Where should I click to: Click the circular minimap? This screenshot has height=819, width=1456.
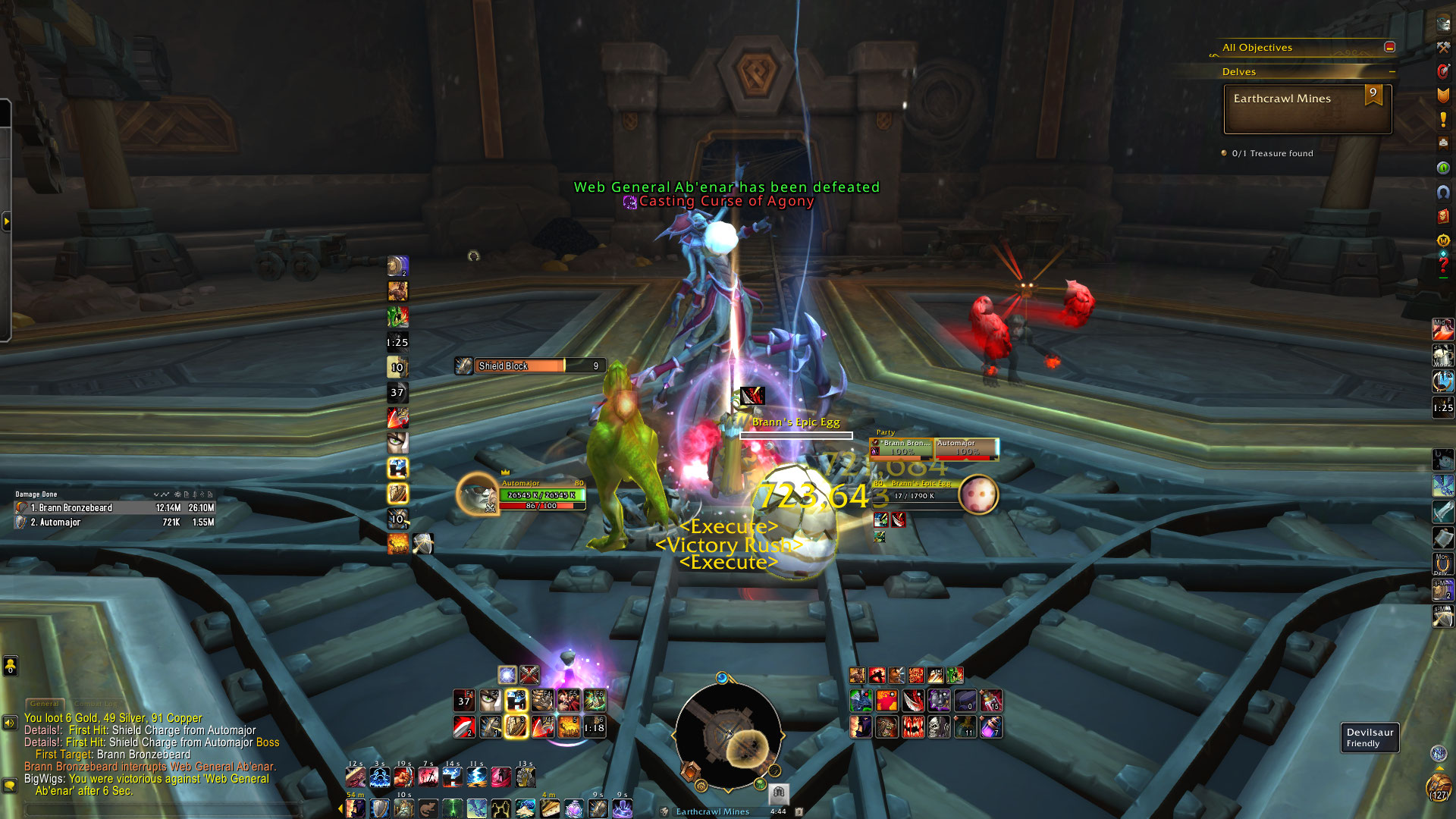click(x=728, y=734)
